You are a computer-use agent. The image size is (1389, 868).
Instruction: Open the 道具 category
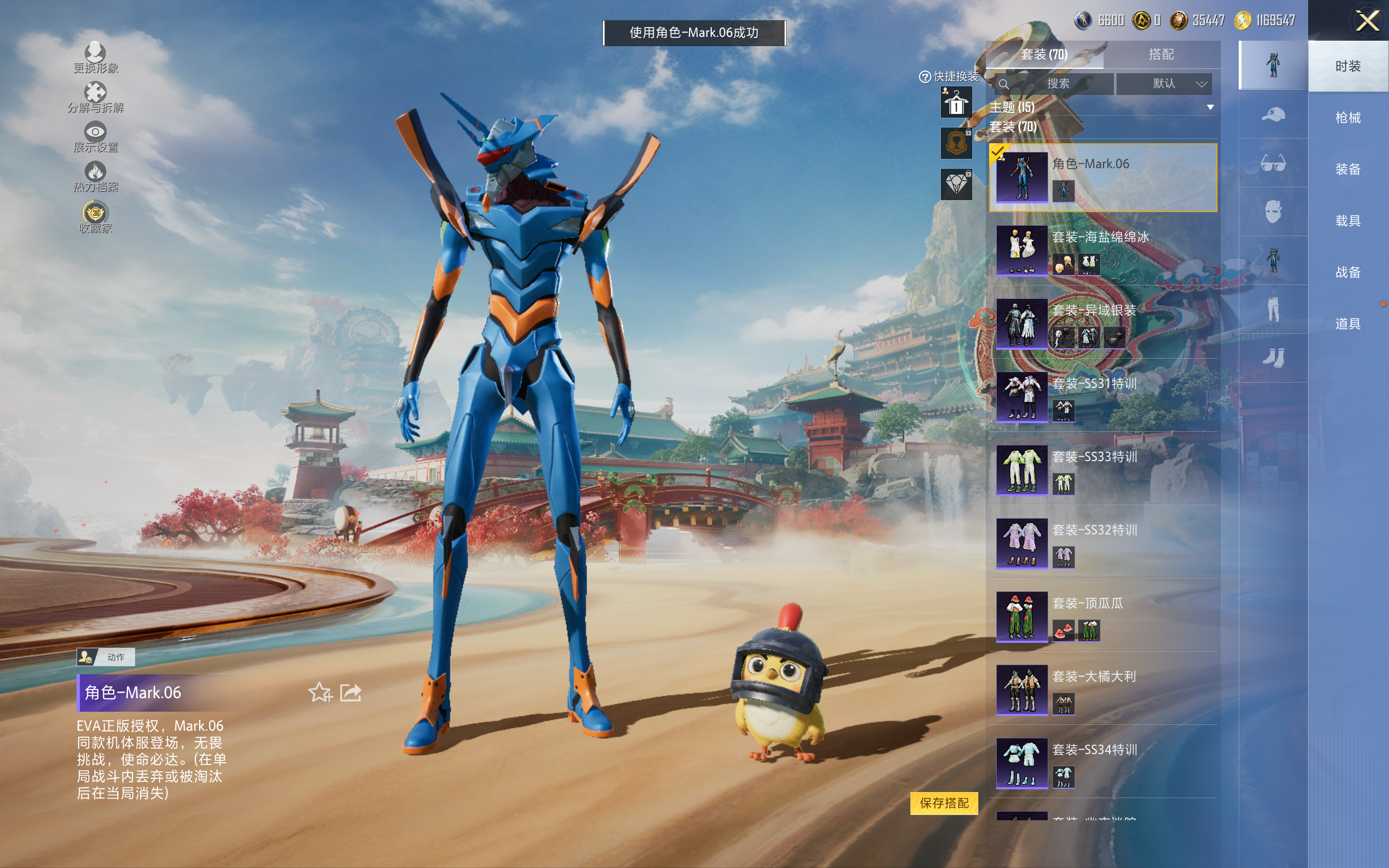tap(1348, 324)
